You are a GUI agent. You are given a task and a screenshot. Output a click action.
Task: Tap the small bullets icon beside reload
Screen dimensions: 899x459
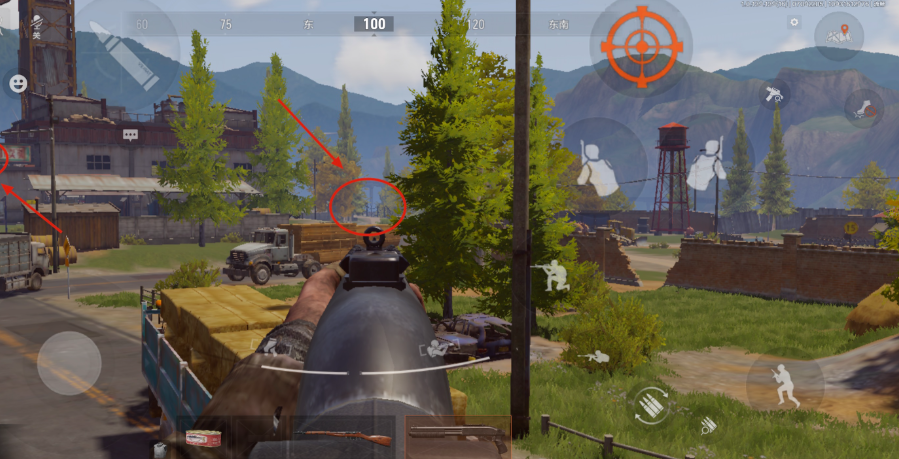pos(707,425)
